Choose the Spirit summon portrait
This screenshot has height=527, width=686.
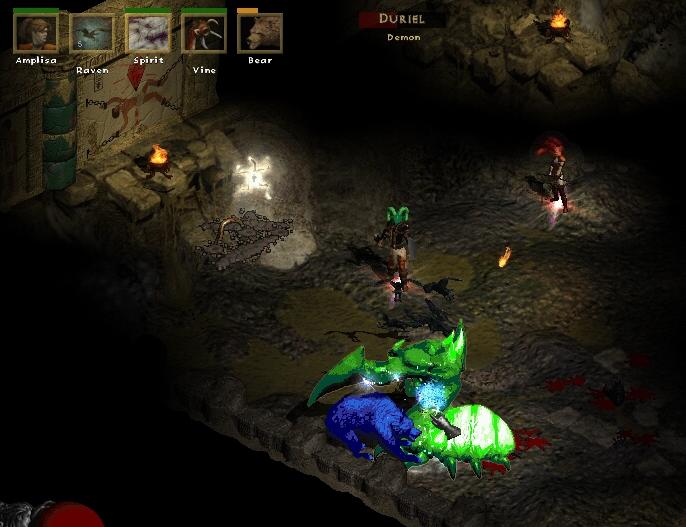click(x=147, y=33)
